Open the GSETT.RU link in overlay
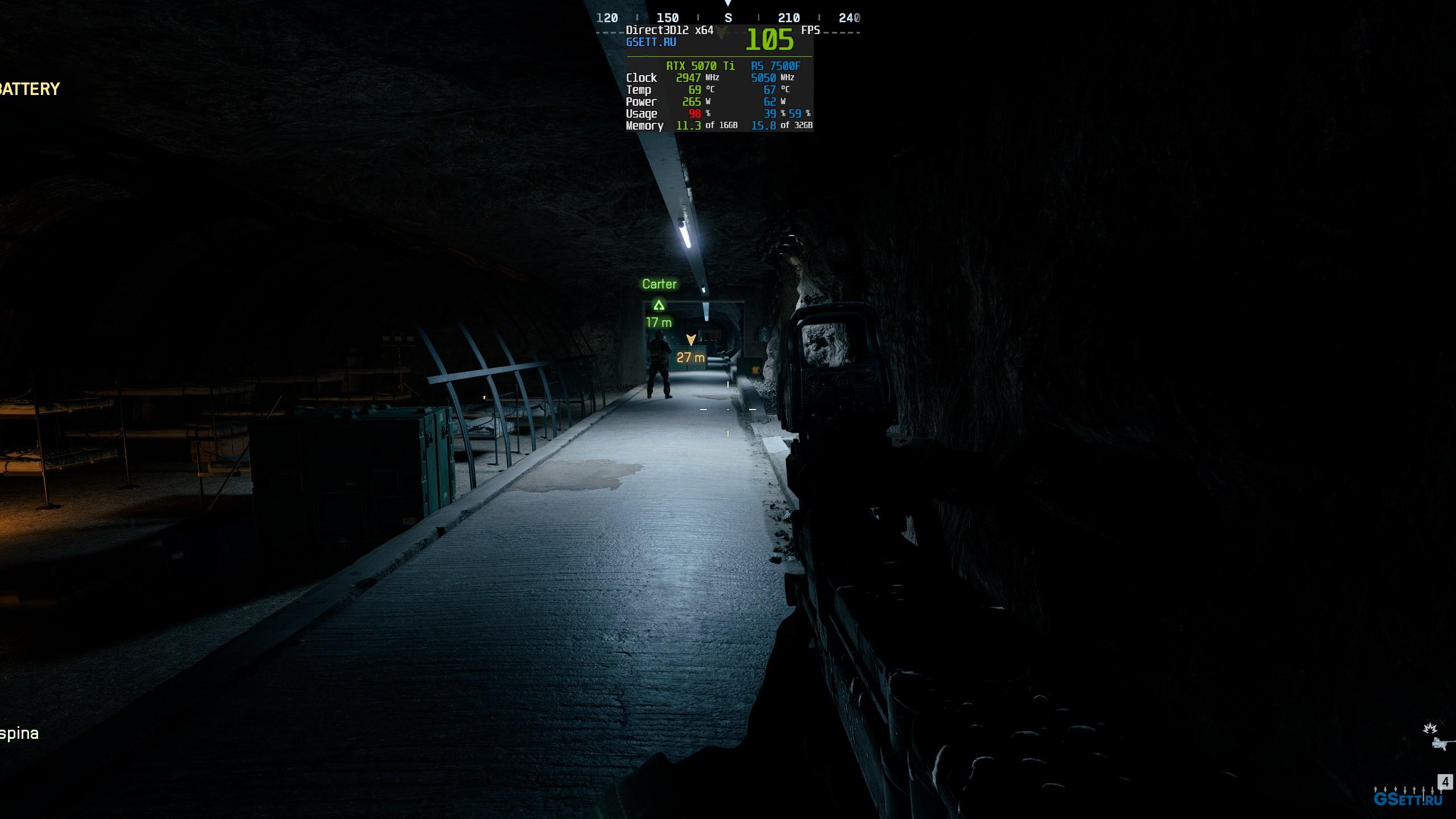 [x=651, y=42]
